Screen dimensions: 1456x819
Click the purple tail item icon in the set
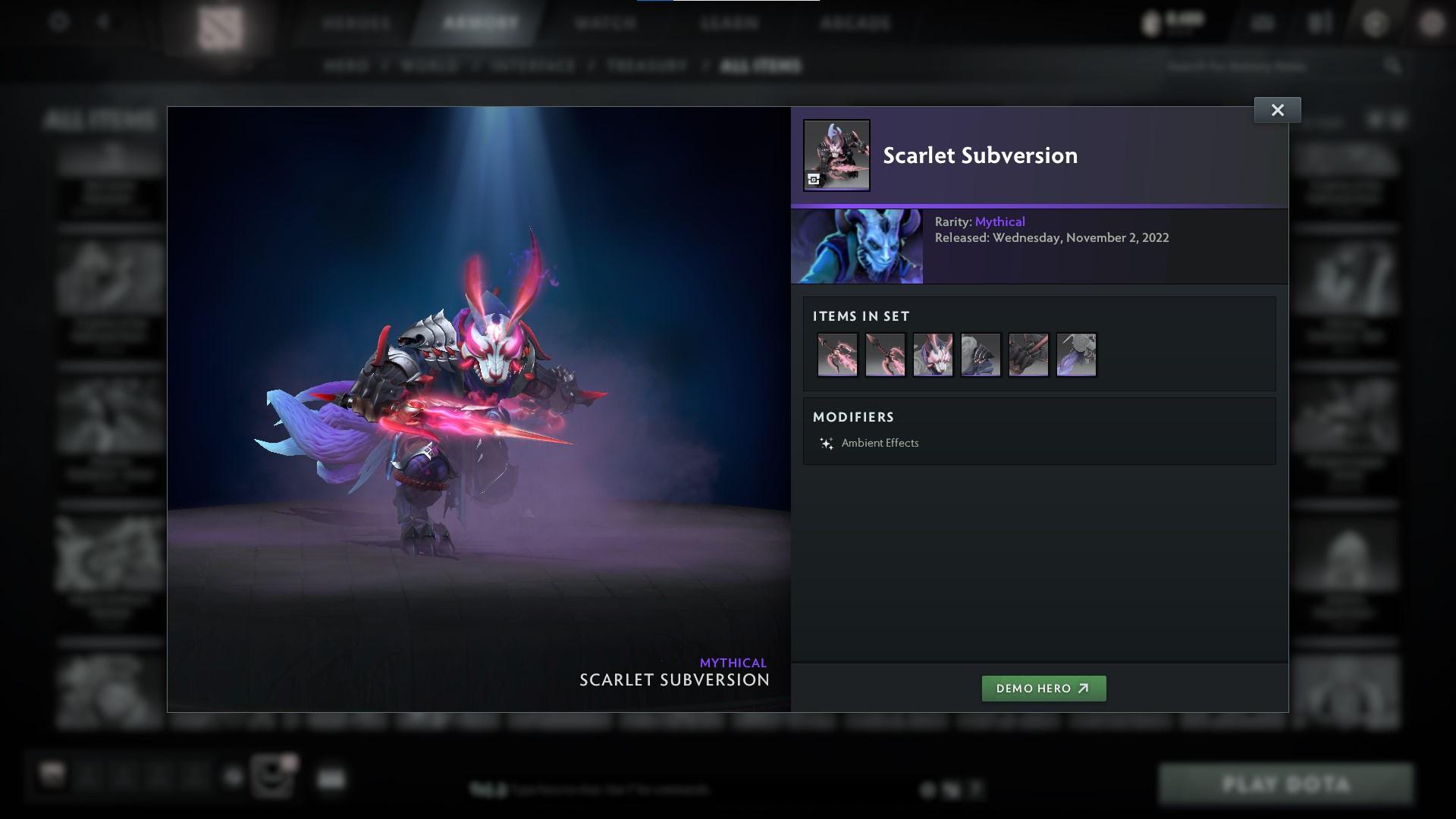click(x=1076, y=355)
